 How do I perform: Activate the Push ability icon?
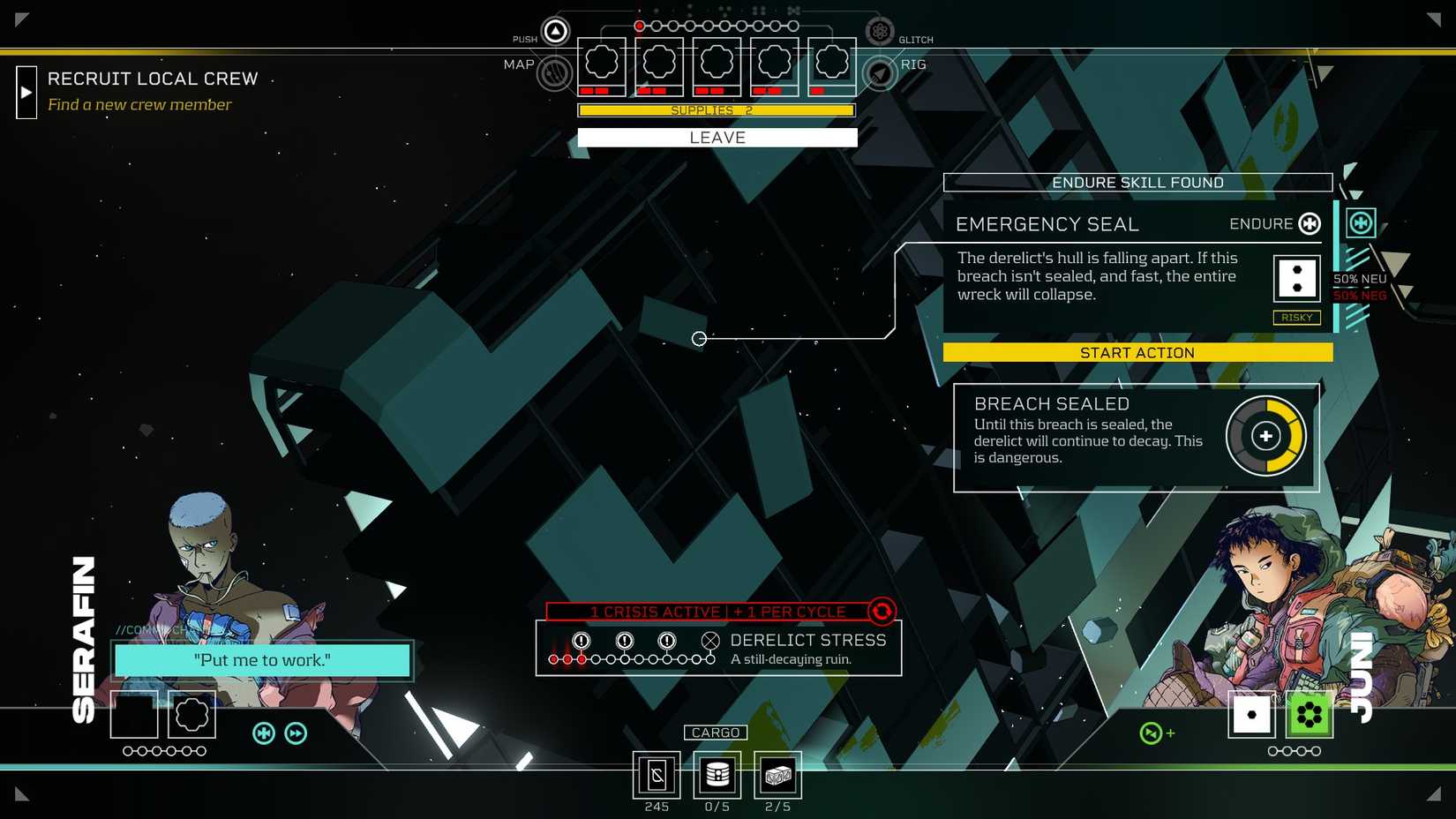(555, 32)
